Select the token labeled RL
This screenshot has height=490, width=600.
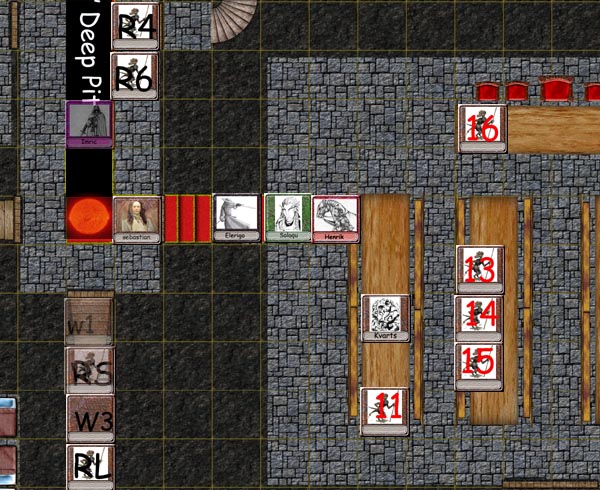tap(90, 467)
